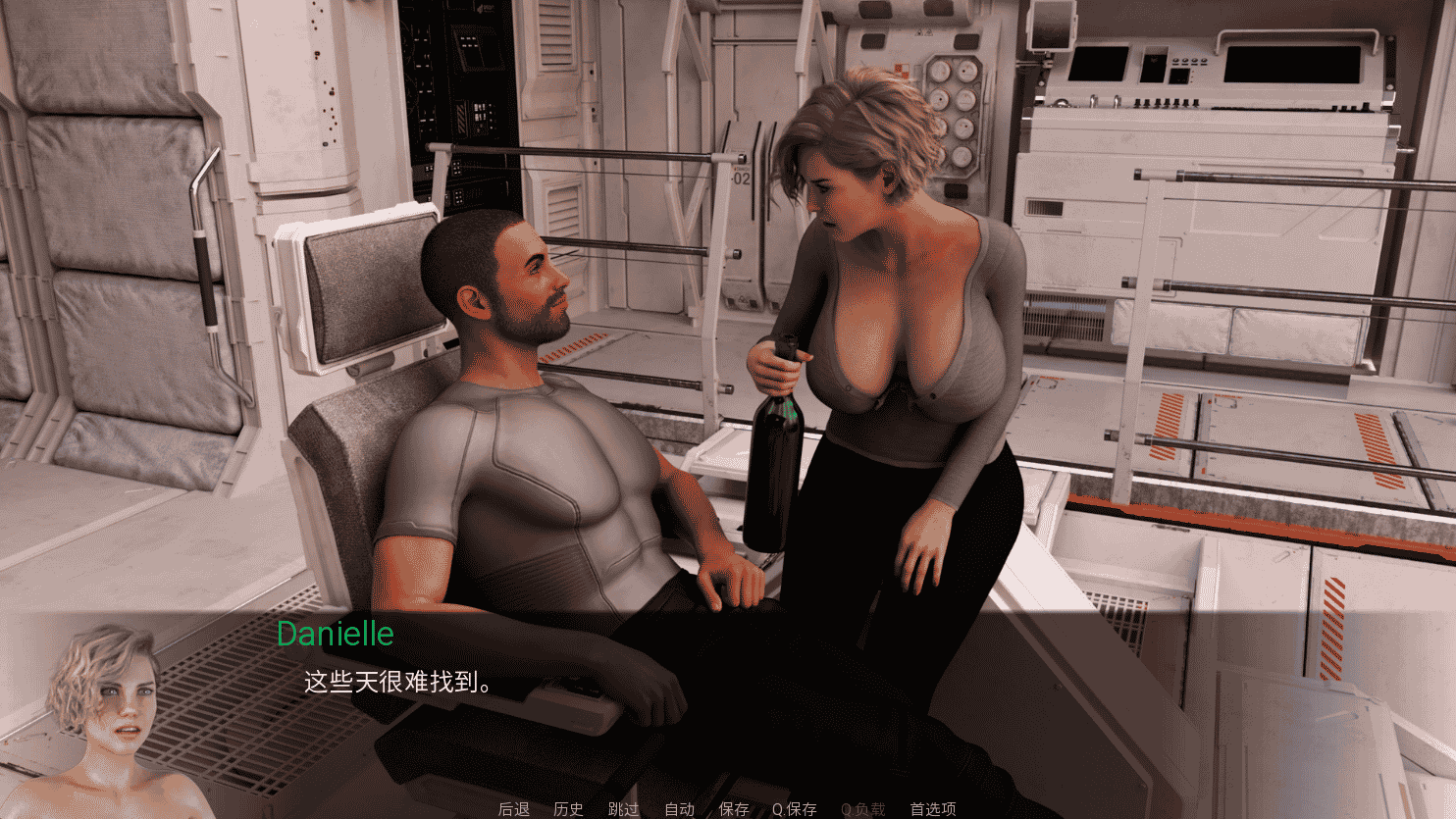Image resolution: width=1456 pixels, height=819 pixels.
Task: Open the 保存 save screen
Action: click(733, 809)
